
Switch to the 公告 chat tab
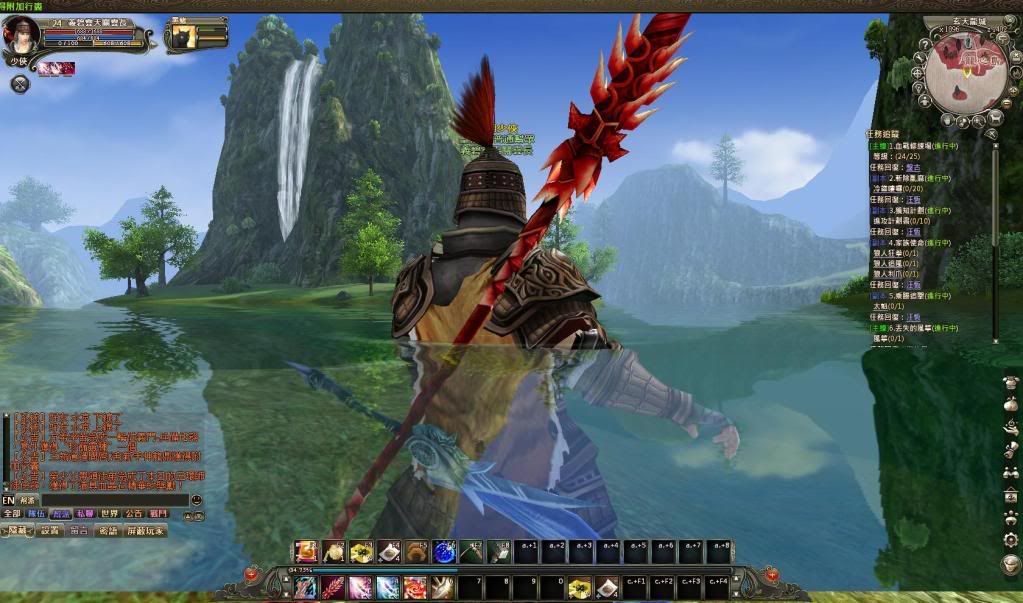point(134,514)
